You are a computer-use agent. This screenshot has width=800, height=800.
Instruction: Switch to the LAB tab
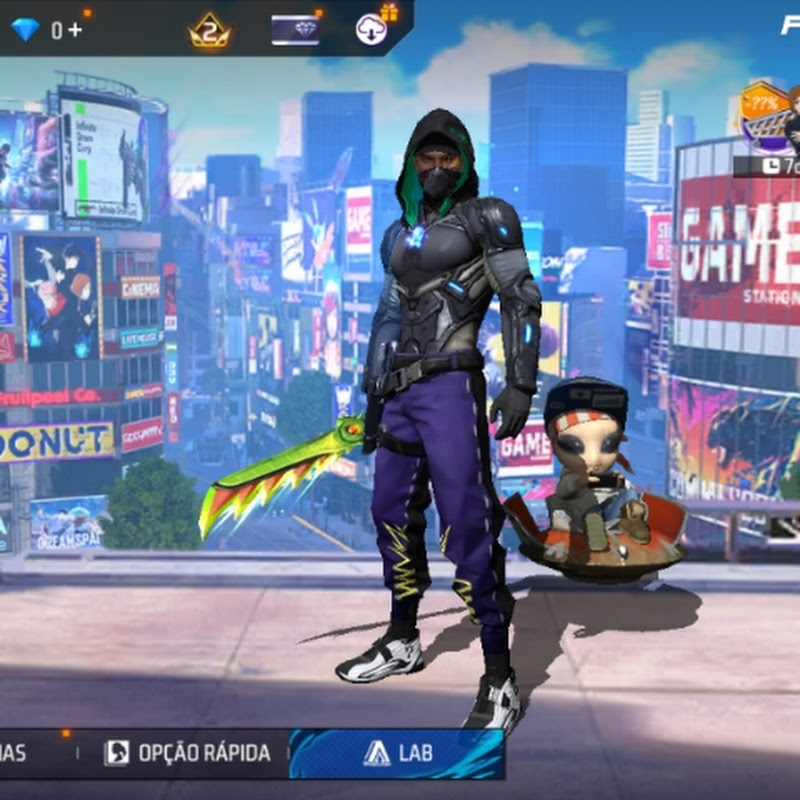coord(397,753)
